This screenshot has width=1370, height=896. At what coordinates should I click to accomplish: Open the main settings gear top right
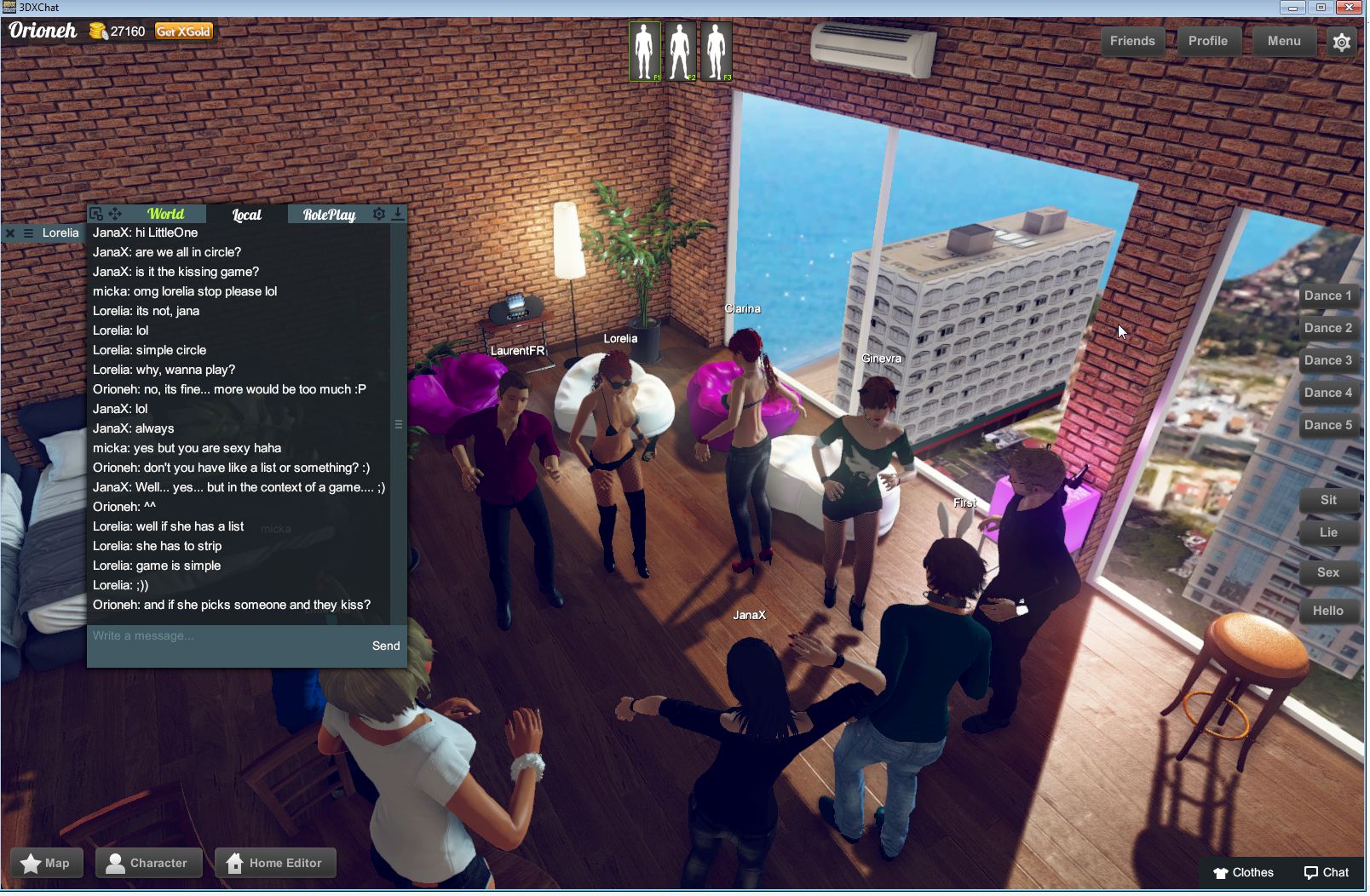tap(1342, 41)
